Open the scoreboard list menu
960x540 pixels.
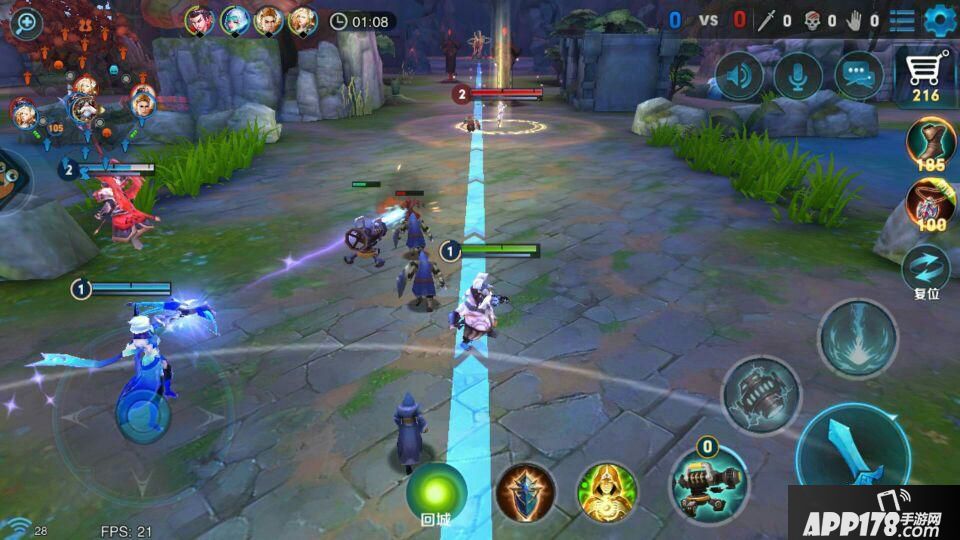[902, 20]
